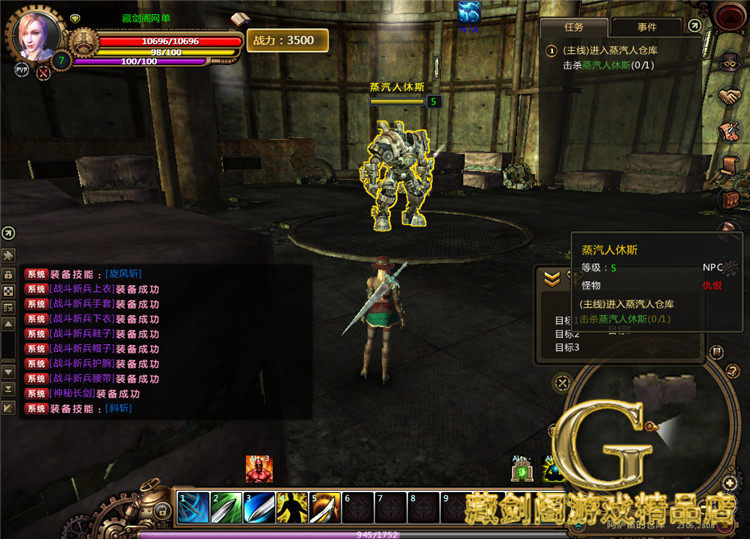Image resolution: width=750 pixels, height=539 pixels.
Task: Toggle the chat lock icon
Action: point(8,273)
